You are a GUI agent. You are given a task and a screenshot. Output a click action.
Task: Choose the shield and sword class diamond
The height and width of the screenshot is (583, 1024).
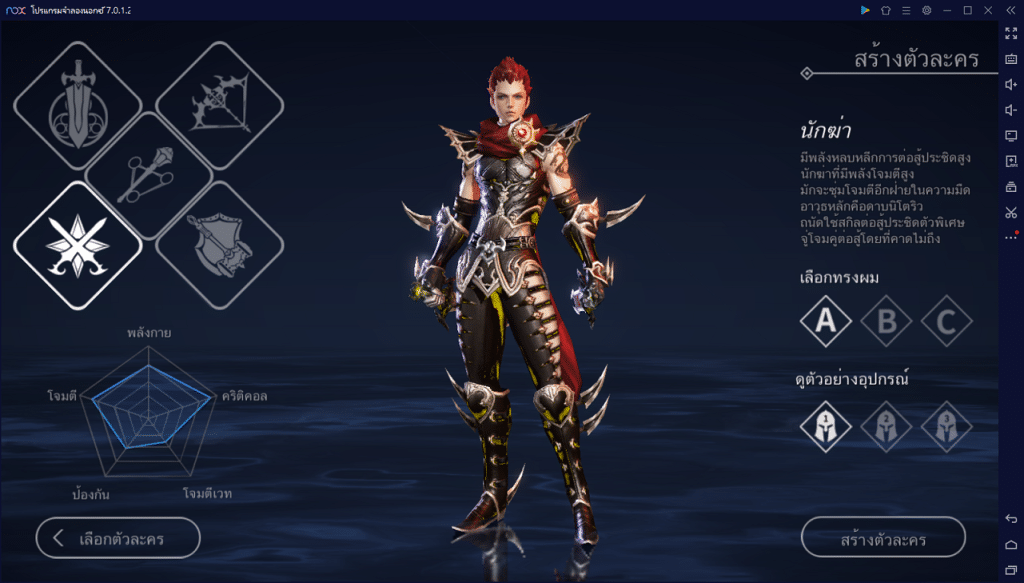coord(220,245)
